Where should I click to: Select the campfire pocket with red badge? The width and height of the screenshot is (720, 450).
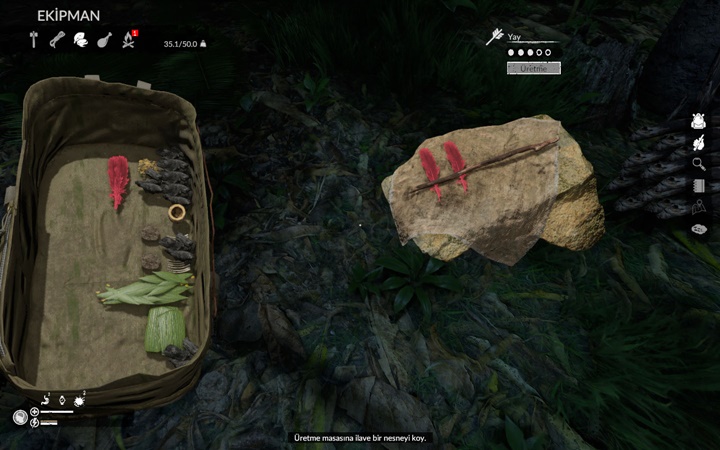pos(128,40)
